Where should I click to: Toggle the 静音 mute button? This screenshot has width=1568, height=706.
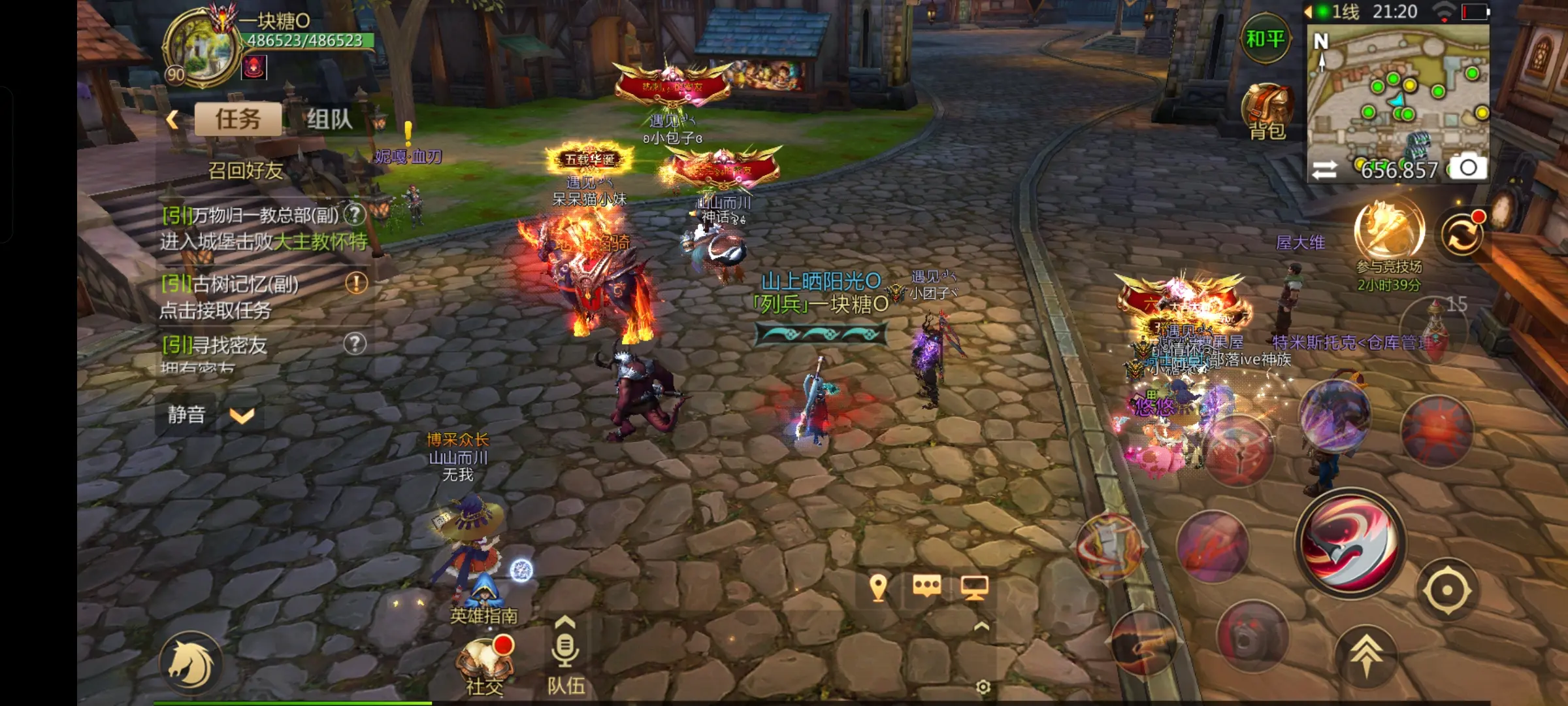click(x=186, y=414)
